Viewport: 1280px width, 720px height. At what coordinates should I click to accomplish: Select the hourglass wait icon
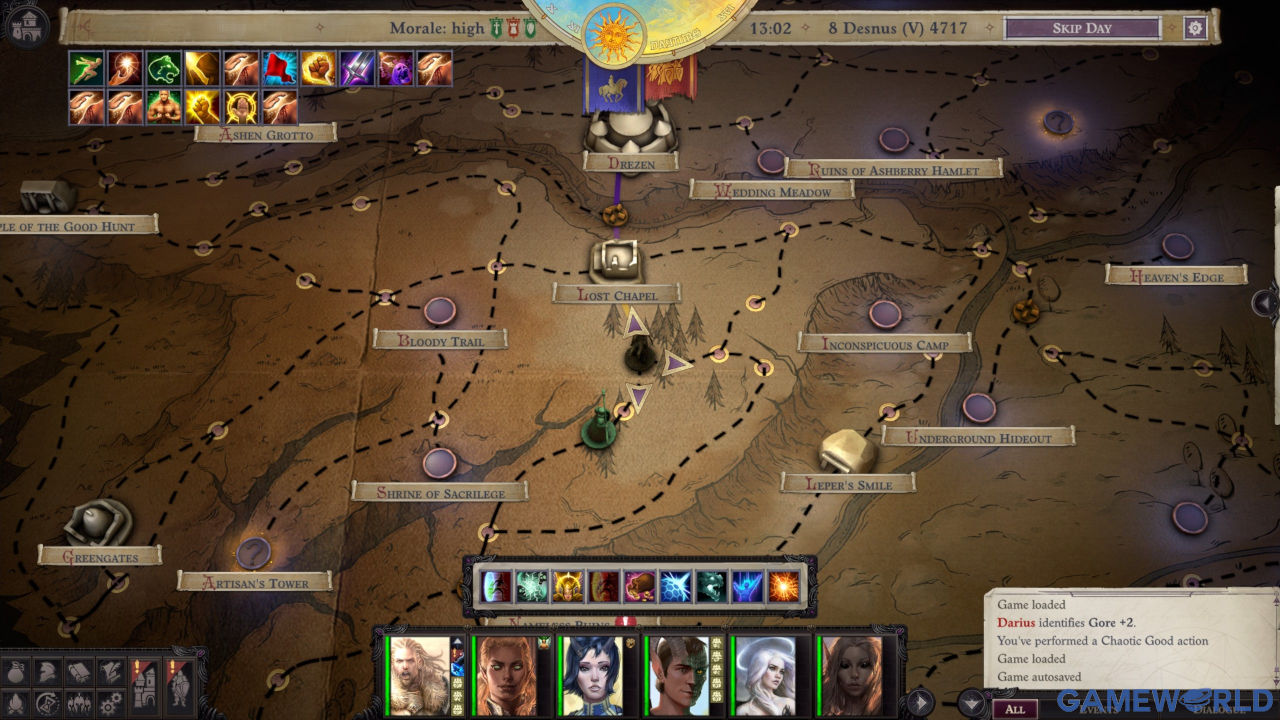(46, 701)
